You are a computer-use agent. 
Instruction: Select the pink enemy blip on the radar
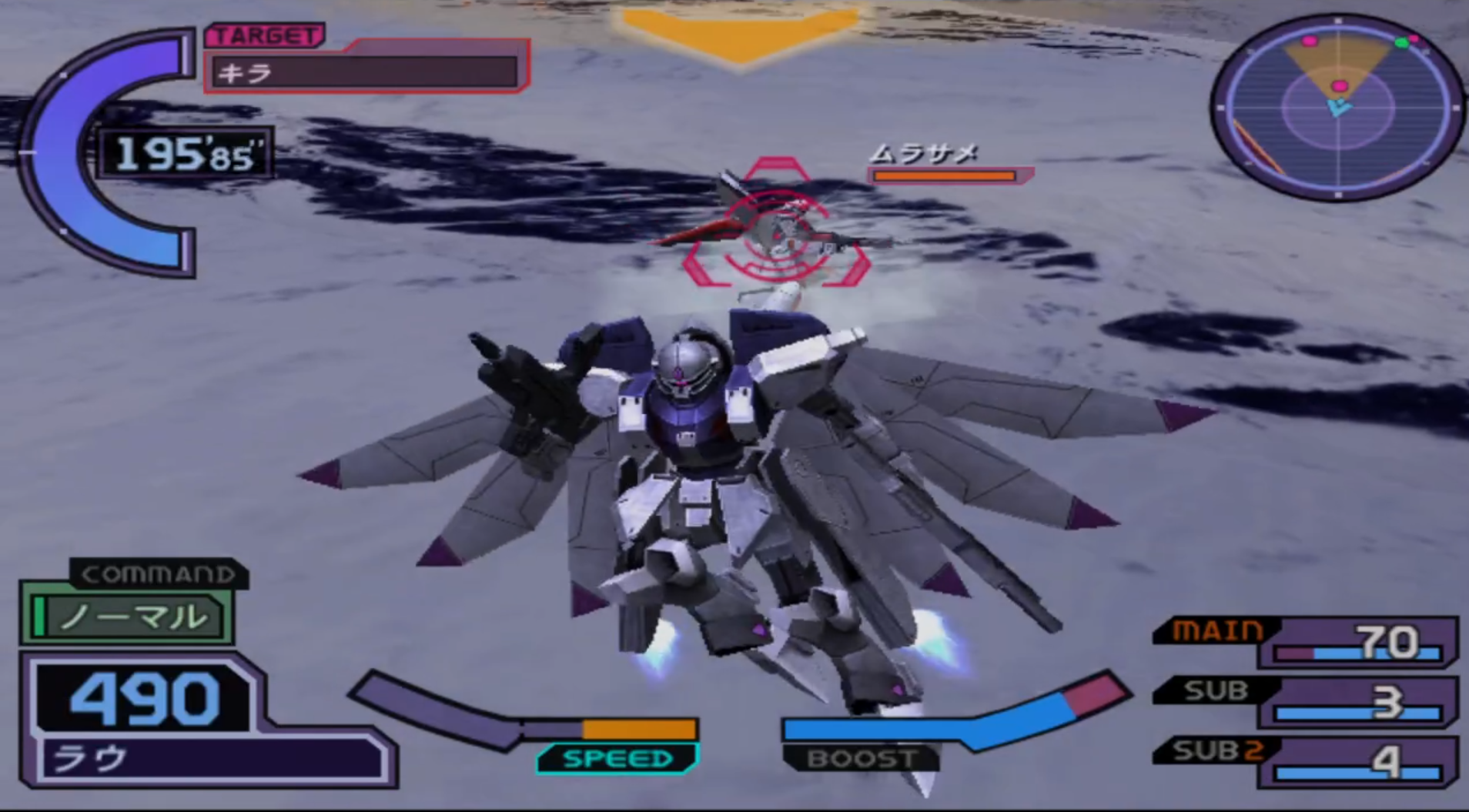tap(1340, 85)
